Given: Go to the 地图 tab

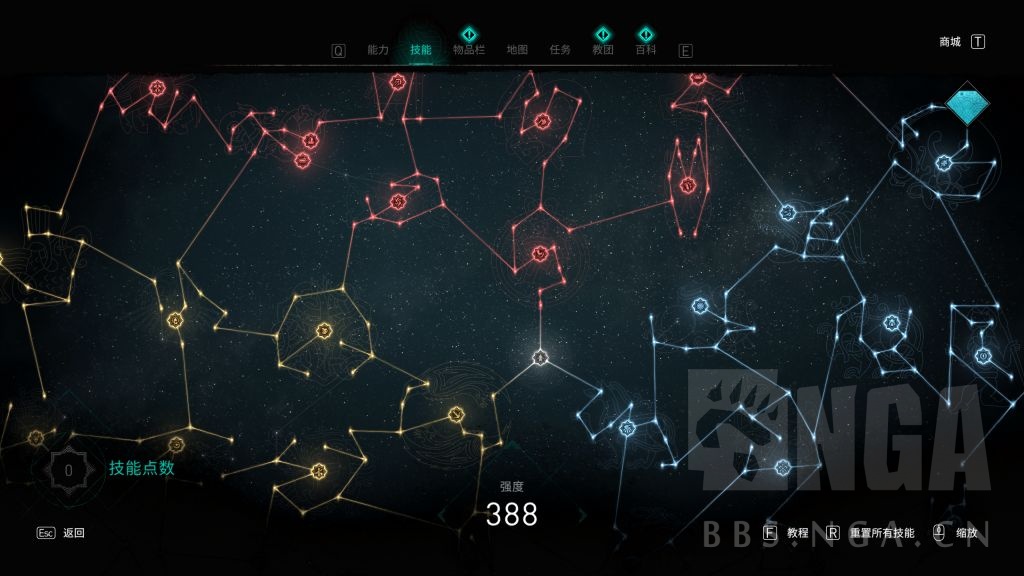Looking at the screenshot, I should [x=517, y=50].
